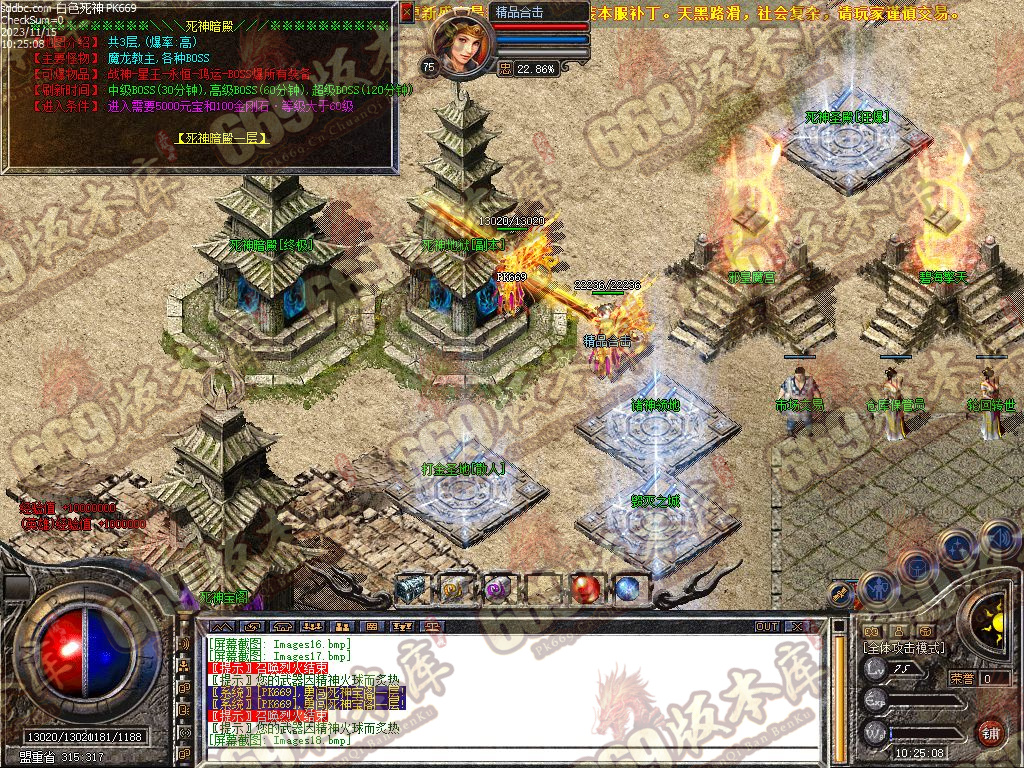Toggle sound with the round speaker button
Screen dimensions: 1024x768
tap(998, 538)
